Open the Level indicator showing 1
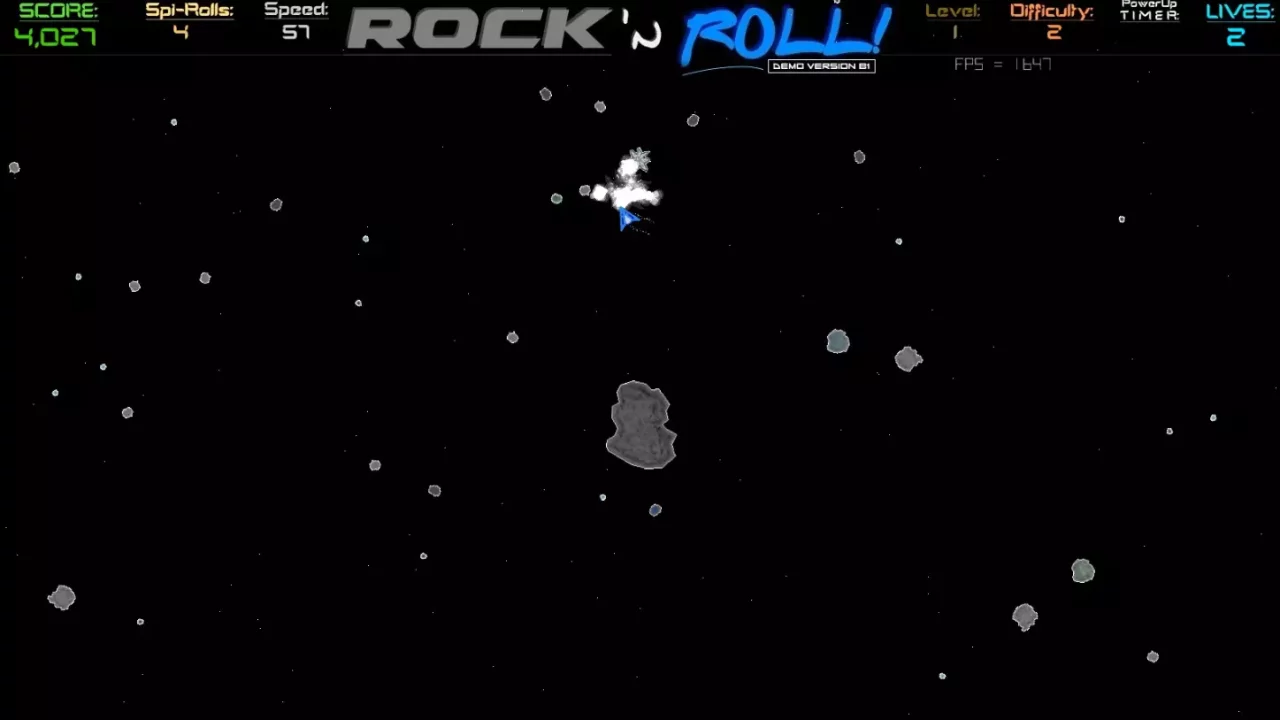 tap(953, 22)
